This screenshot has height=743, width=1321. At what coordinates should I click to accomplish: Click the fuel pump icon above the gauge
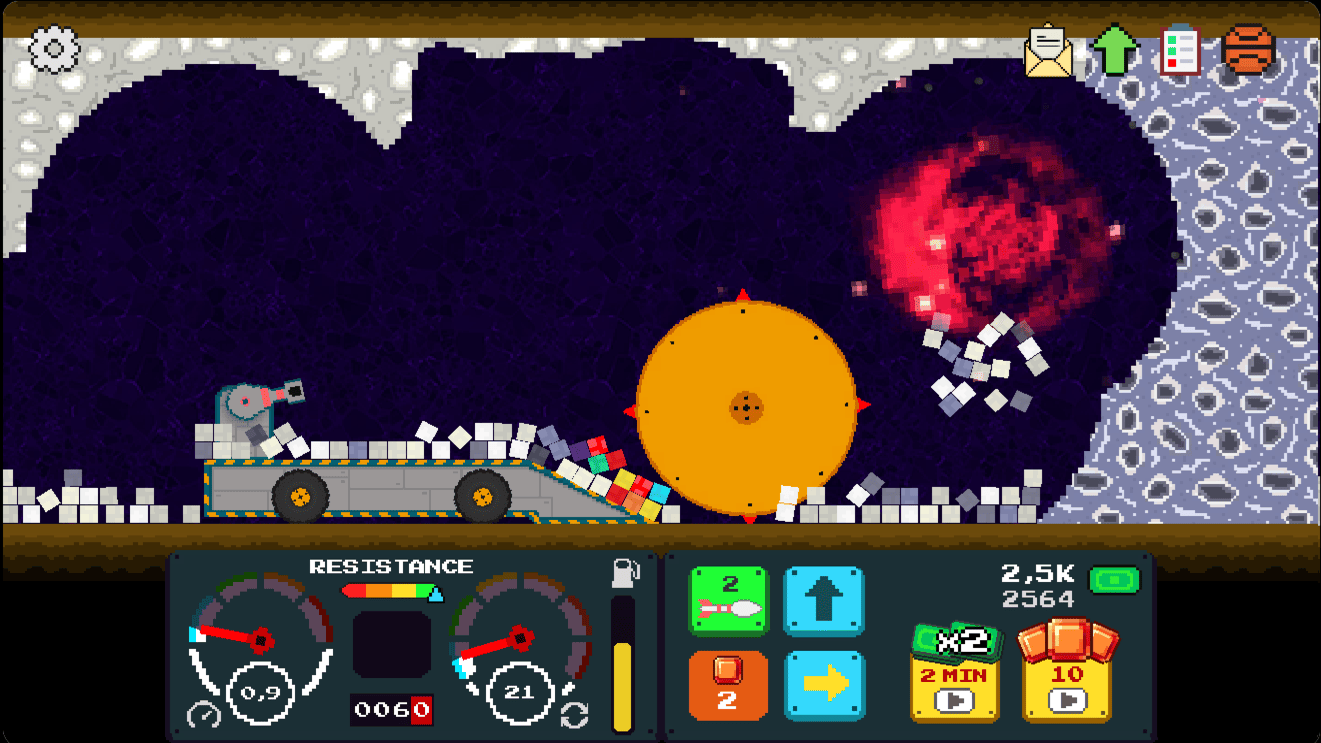[x=625, y=572]
